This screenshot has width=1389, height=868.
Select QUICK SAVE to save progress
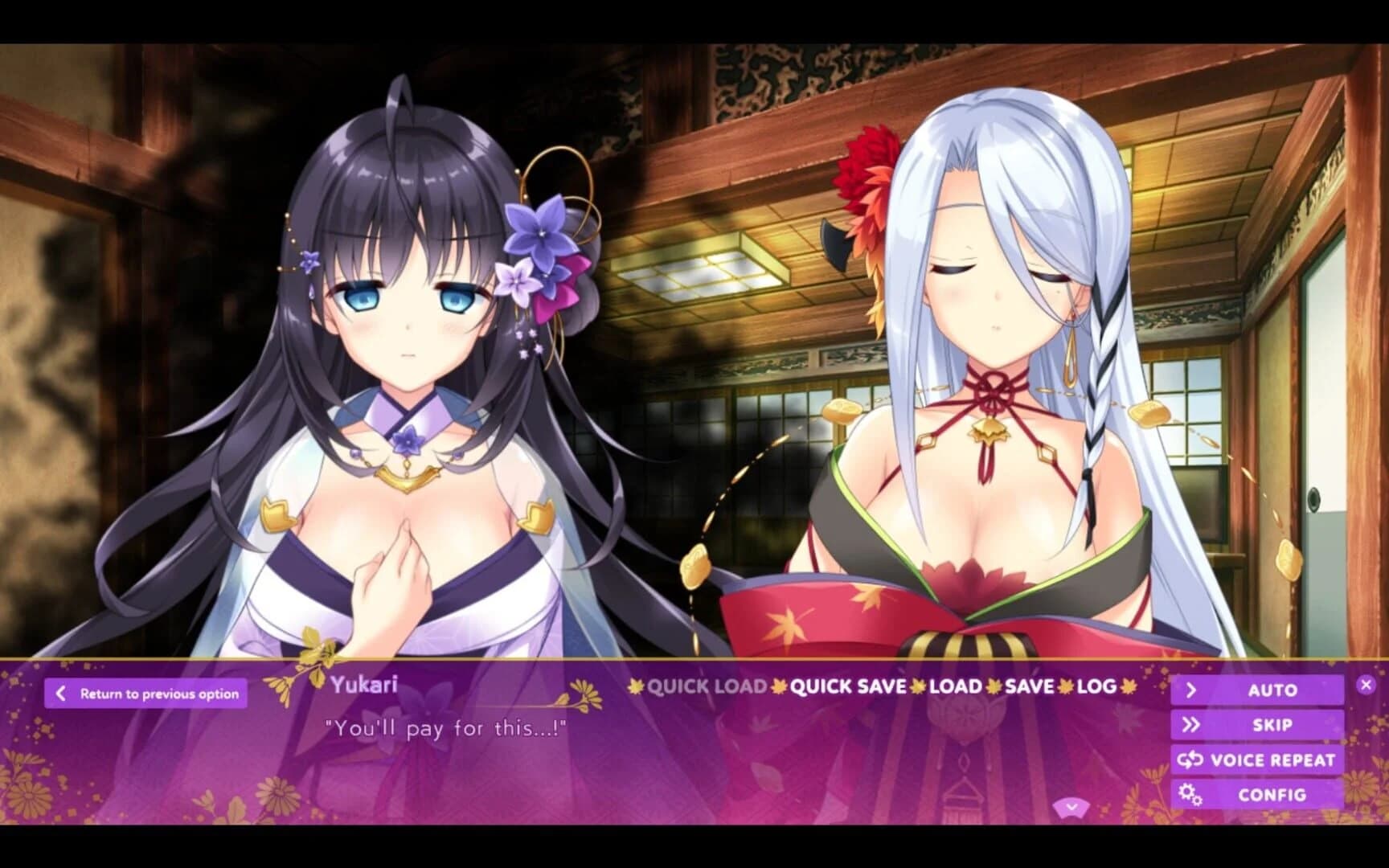click(849, 688)
